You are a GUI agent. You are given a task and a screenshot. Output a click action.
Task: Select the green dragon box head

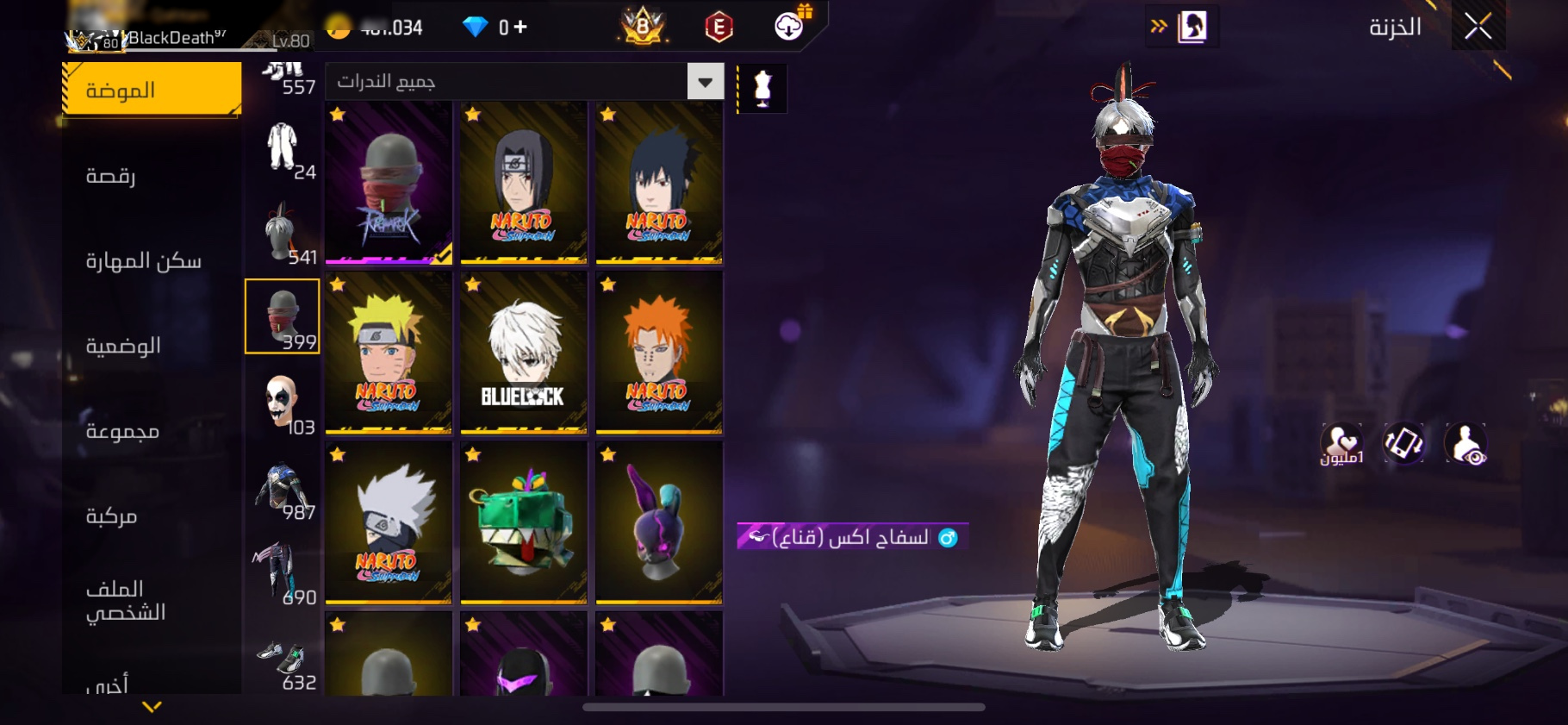[x=524, y=522]
